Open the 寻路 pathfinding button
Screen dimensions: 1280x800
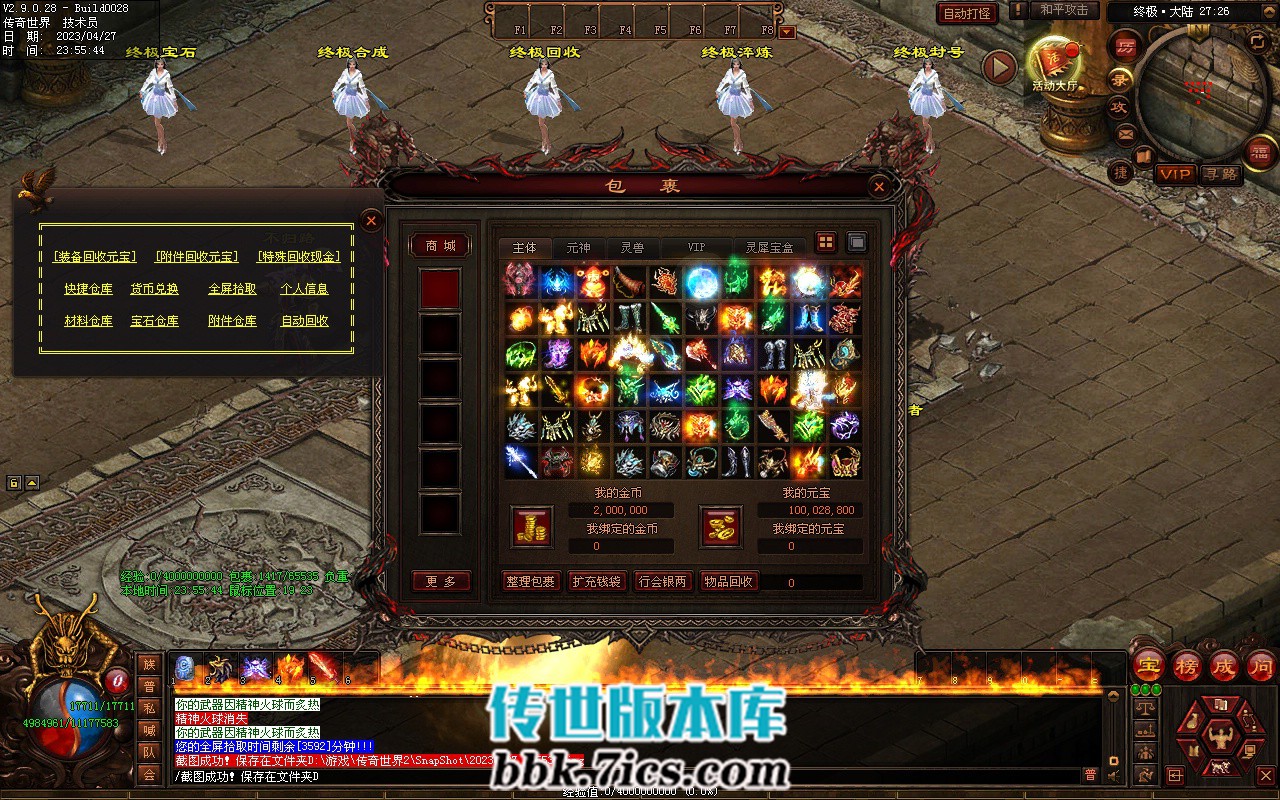coord(1220,174)
